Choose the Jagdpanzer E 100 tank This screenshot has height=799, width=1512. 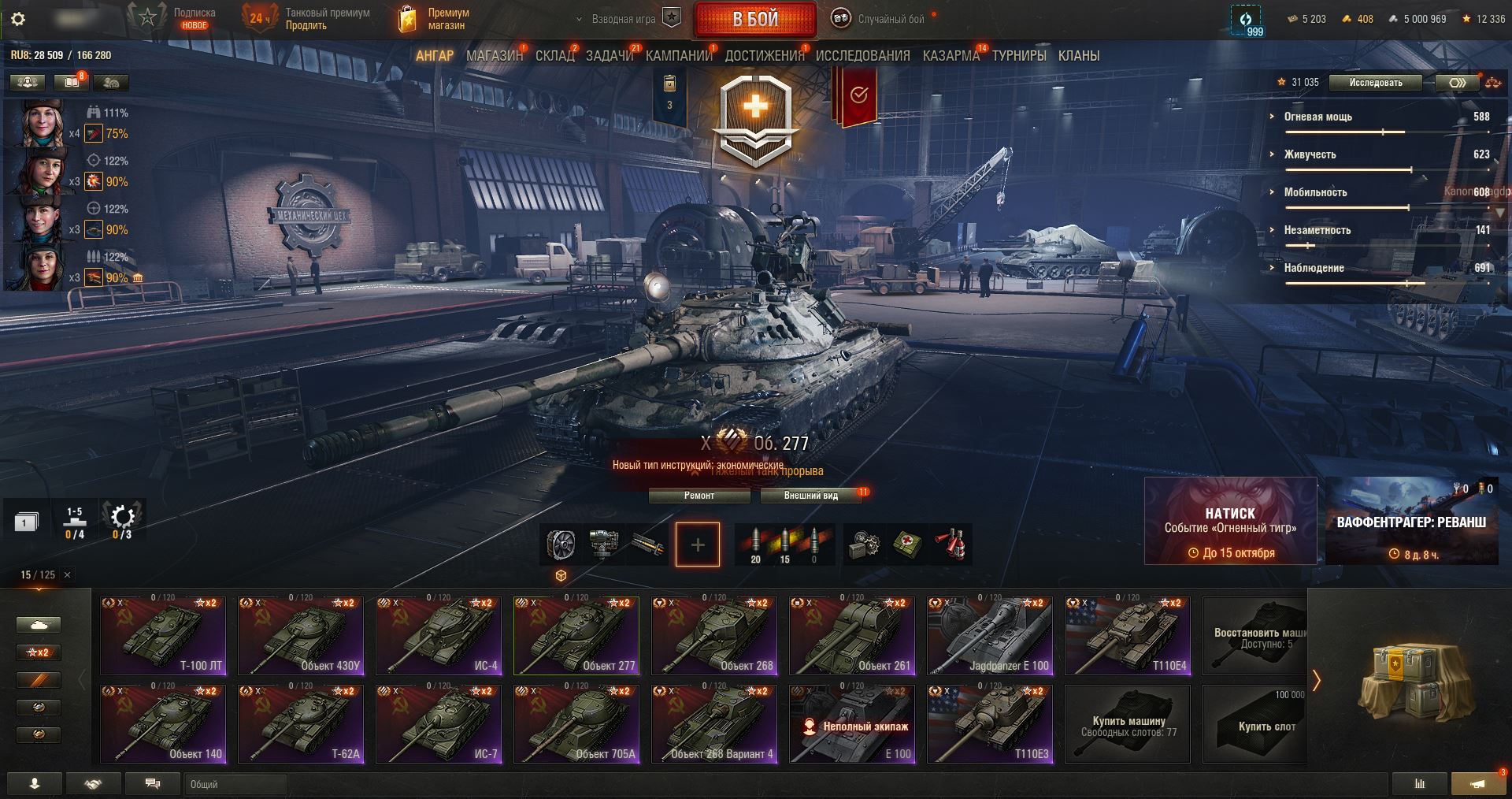(990, 635)
